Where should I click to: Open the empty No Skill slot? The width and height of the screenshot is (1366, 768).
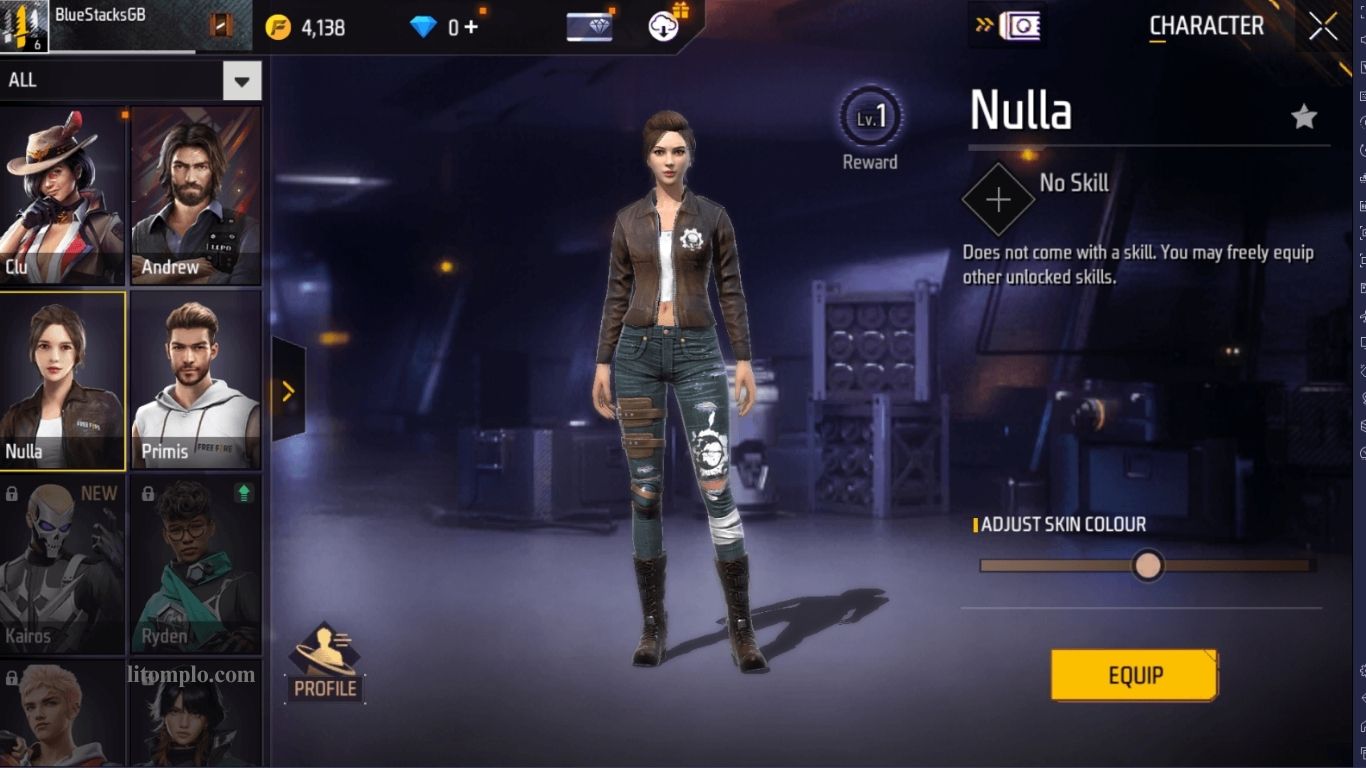[997, 199]
